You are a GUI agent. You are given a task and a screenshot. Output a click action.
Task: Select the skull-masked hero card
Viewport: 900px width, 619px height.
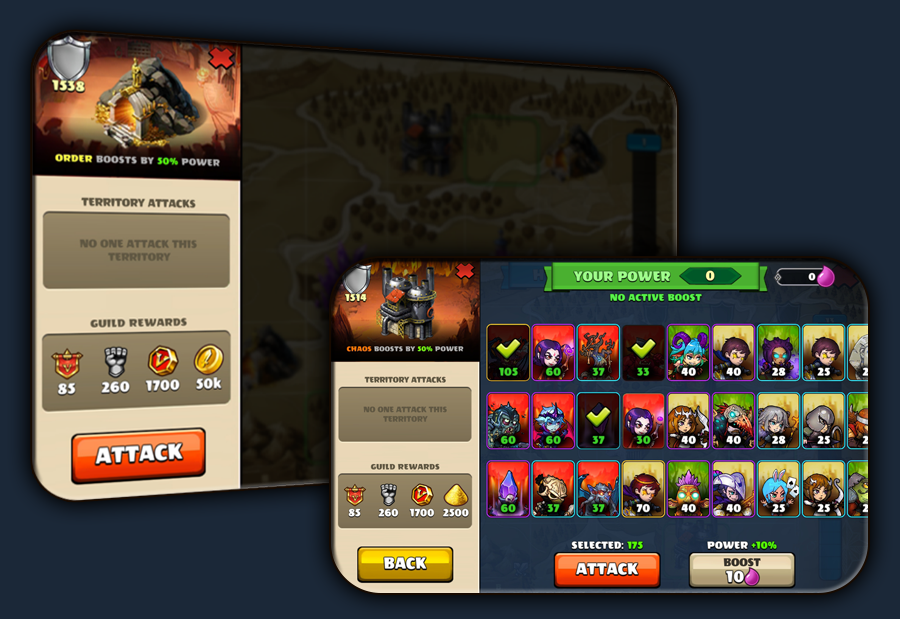(x=552, y=488)
